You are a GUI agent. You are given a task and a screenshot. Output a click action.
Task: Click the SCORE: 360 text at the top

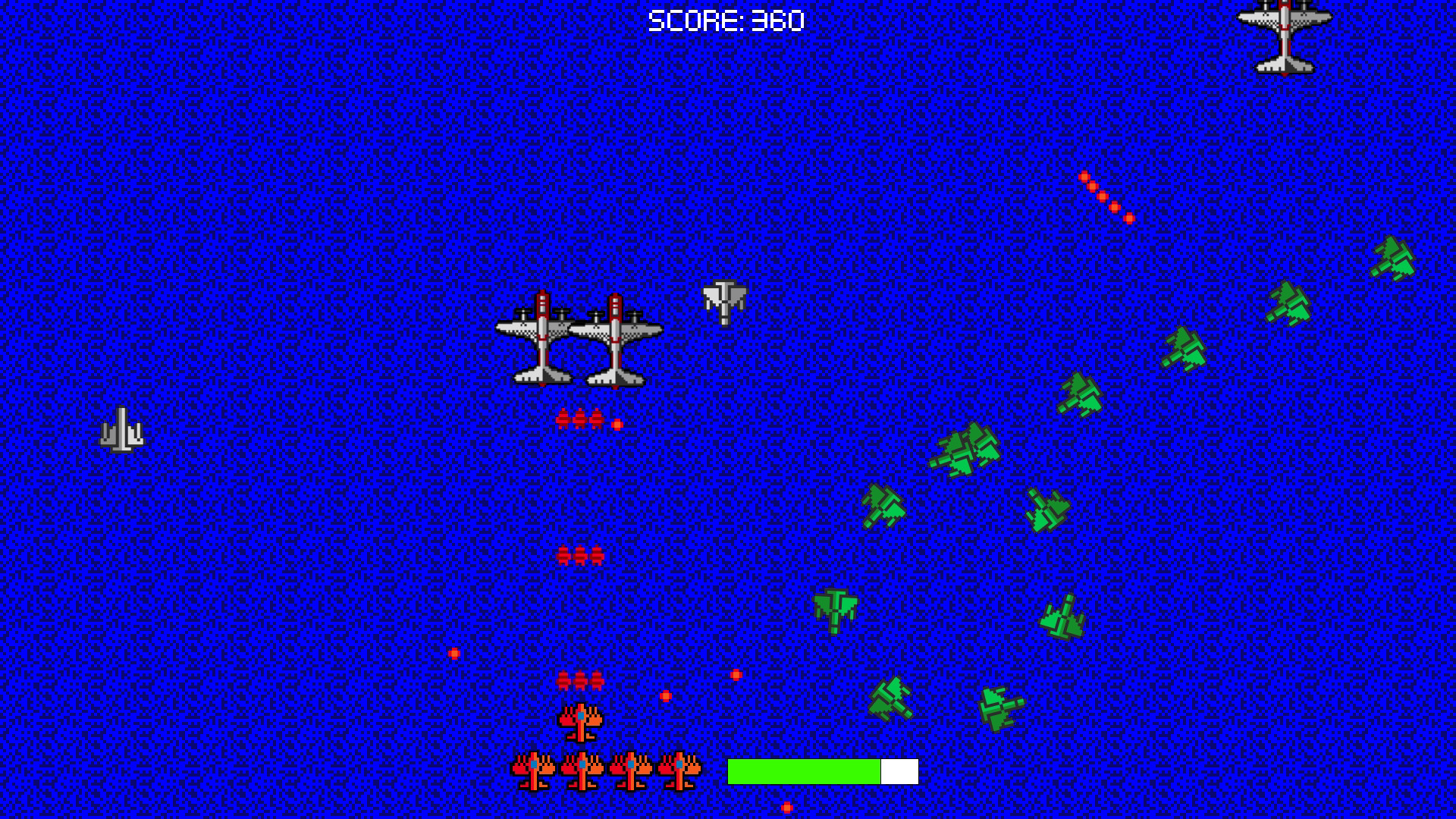724,19
